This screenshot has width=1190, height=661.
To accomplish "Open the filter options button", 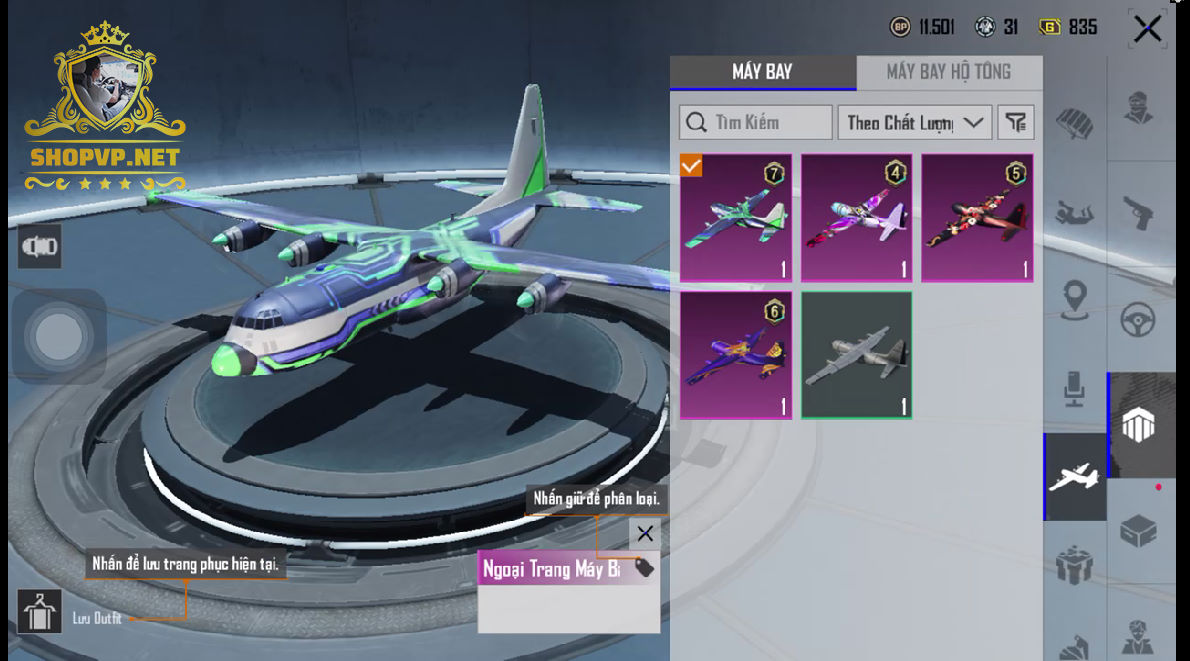I will [x=1016, y=123].
